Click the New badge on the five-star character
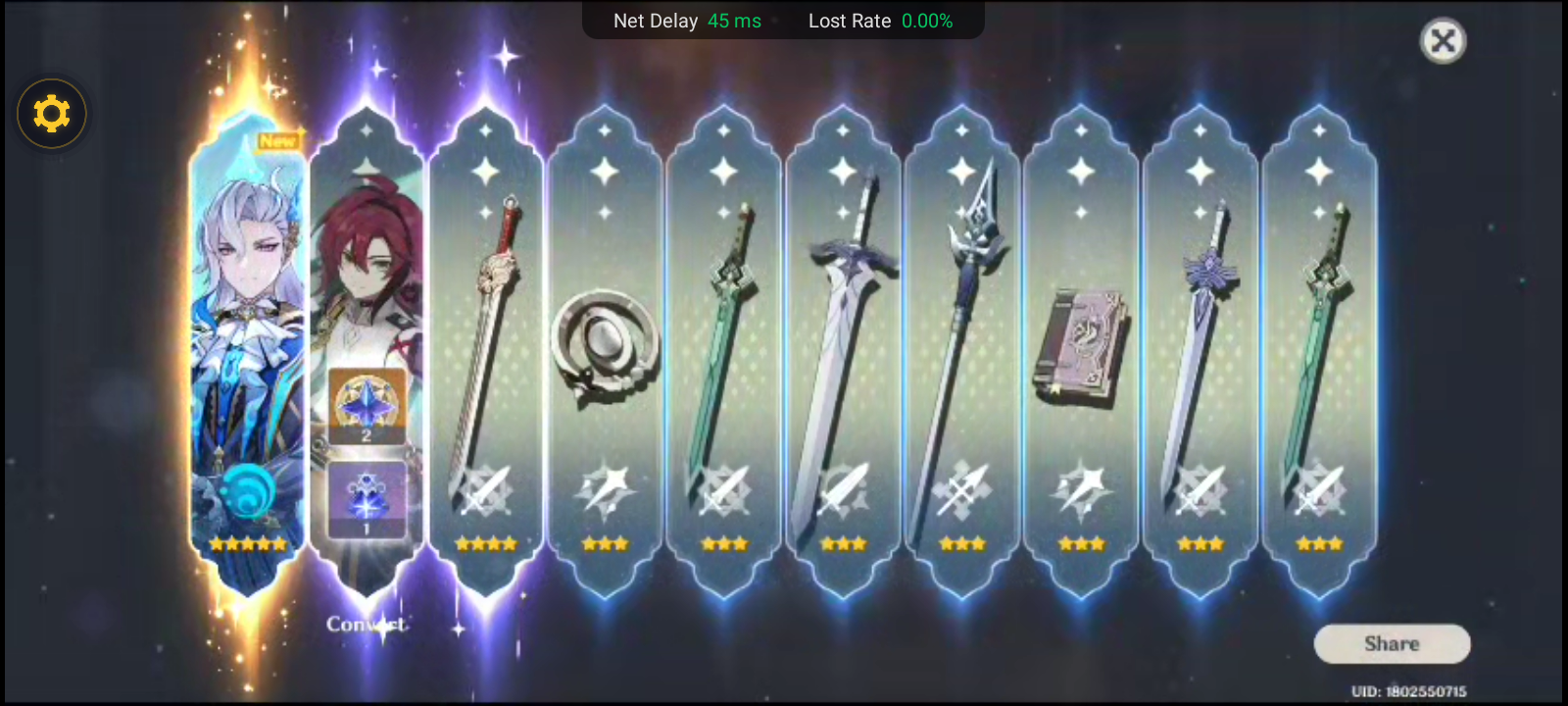 pyautogui.click(x=277, y=139)
